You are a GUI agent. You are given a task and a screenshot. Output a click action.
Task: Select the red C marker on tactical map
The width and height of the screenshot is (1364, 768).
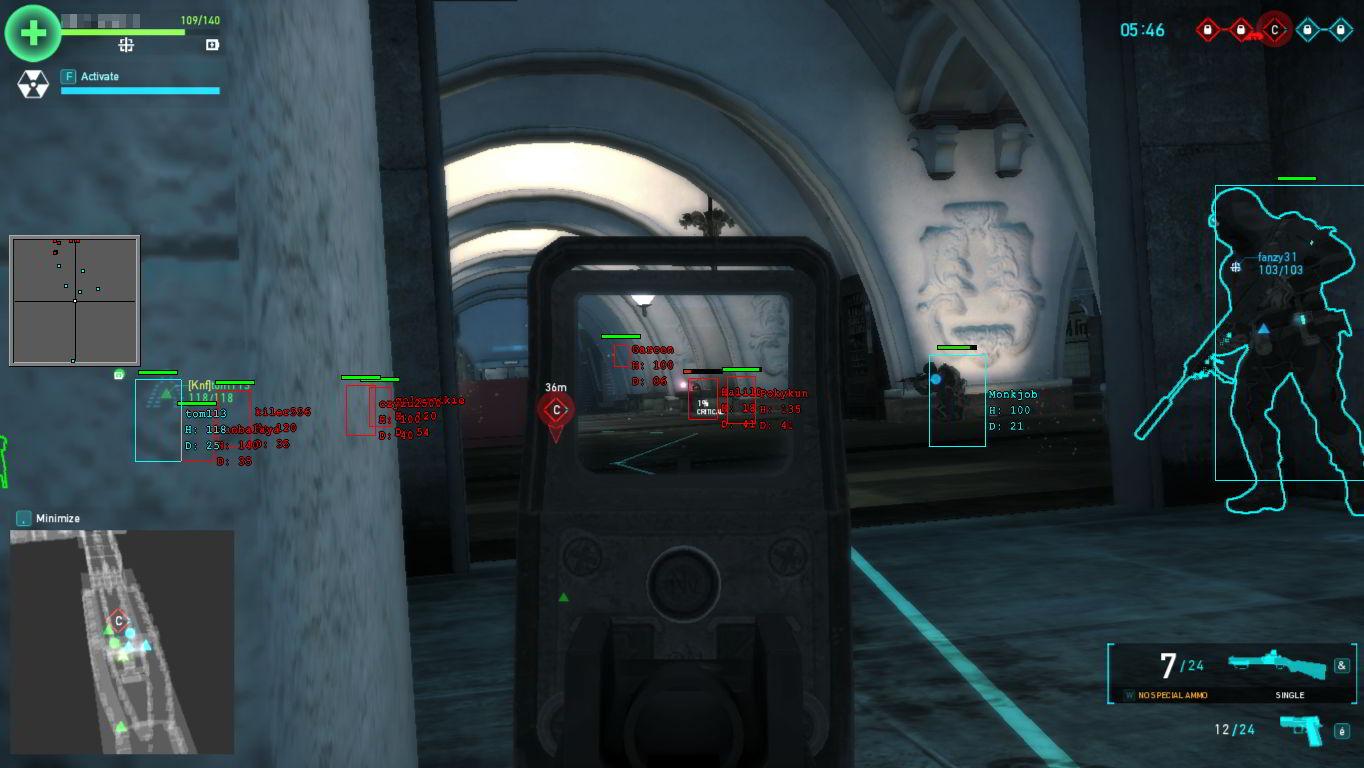(x=118, y=621)
